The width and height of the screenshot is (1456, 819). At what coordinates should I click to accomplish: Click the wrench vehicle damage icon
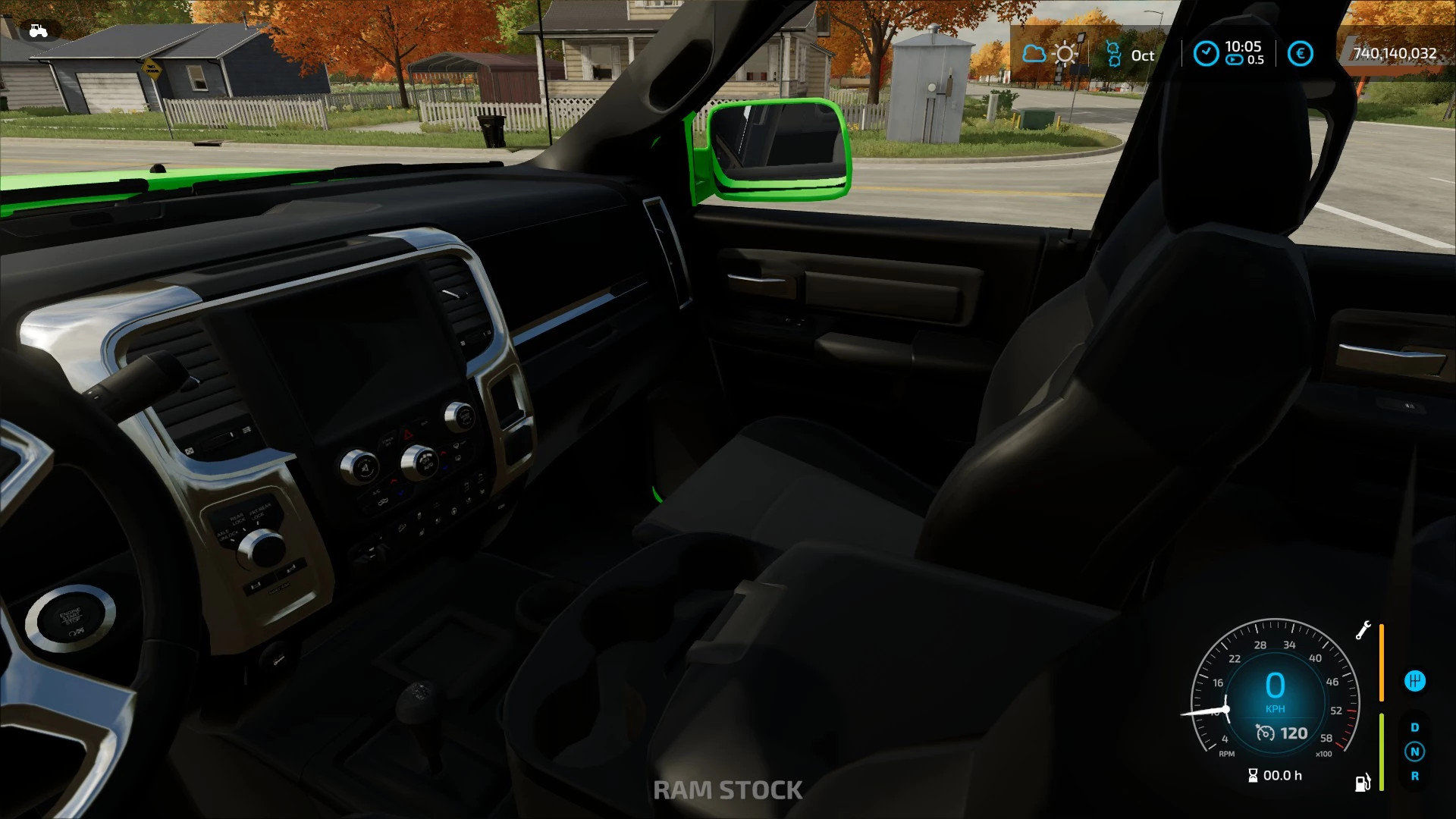1363,629
